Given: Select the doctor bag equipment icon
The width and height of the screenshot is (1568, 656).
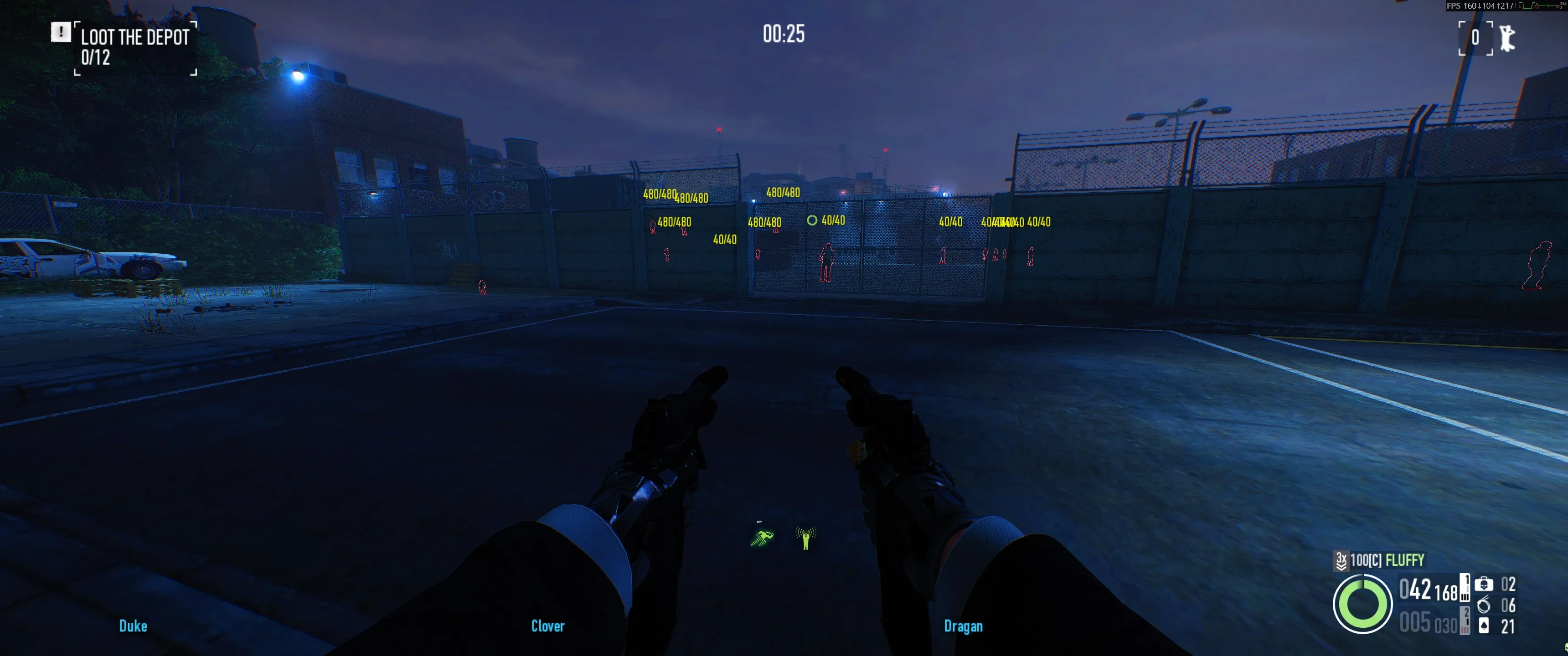Looking at the screenshot, I should pos(1483,584).
